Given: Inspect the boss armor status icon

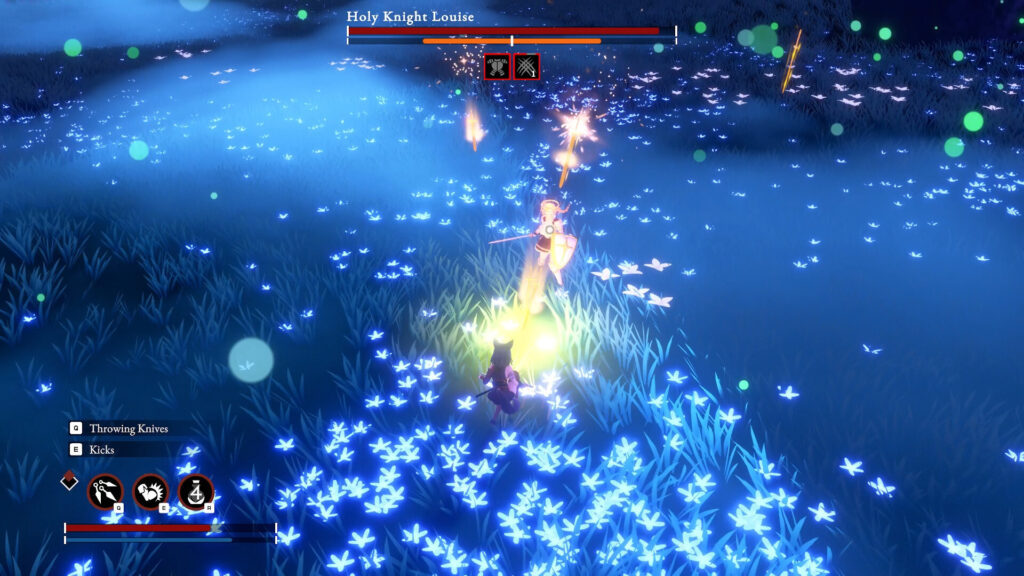Looking at the screenshot, I should [x=497, y=67].
